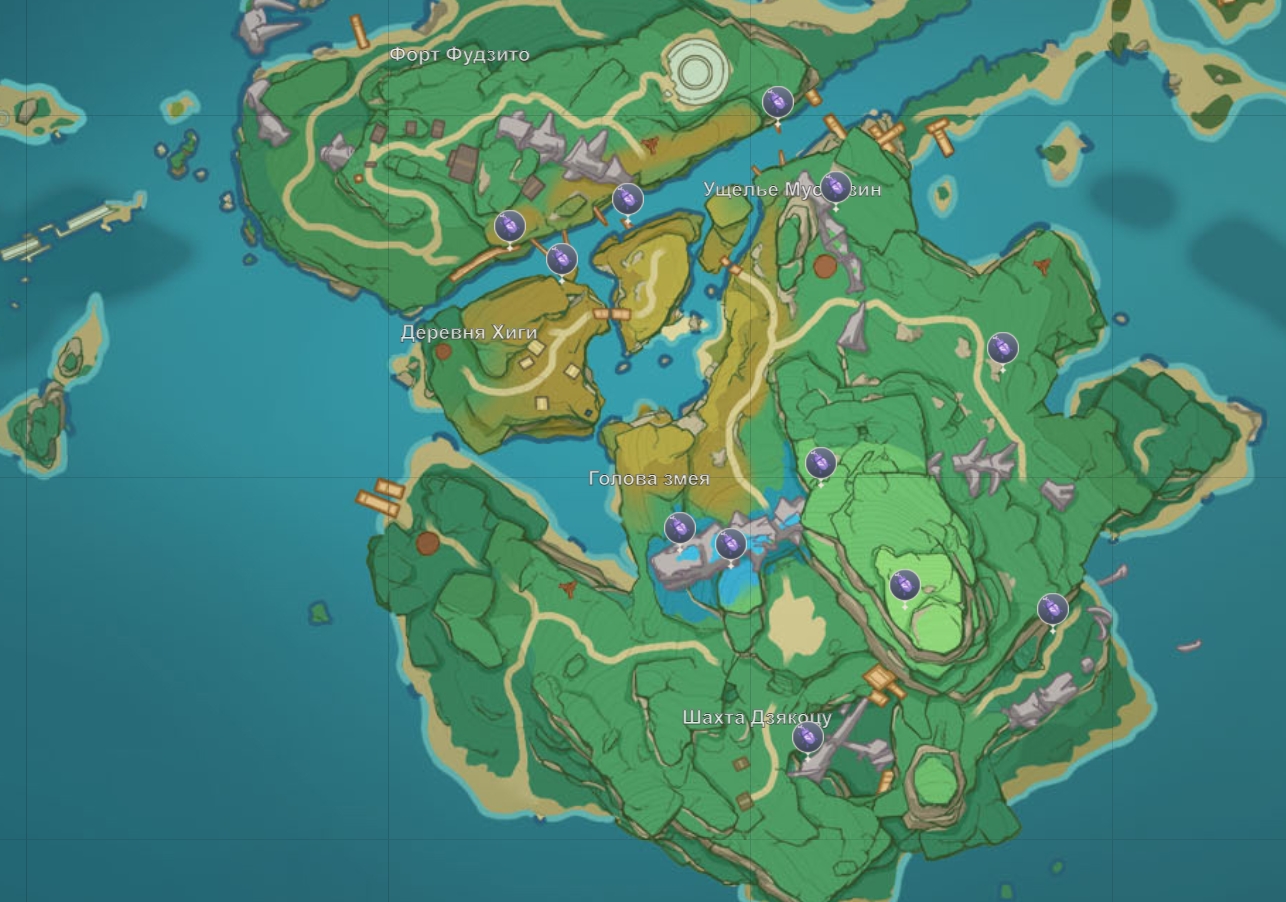This screenshot has width=1286, height=902.
Task: Choose the marker directly under Голова змея label
Action: 680,527
